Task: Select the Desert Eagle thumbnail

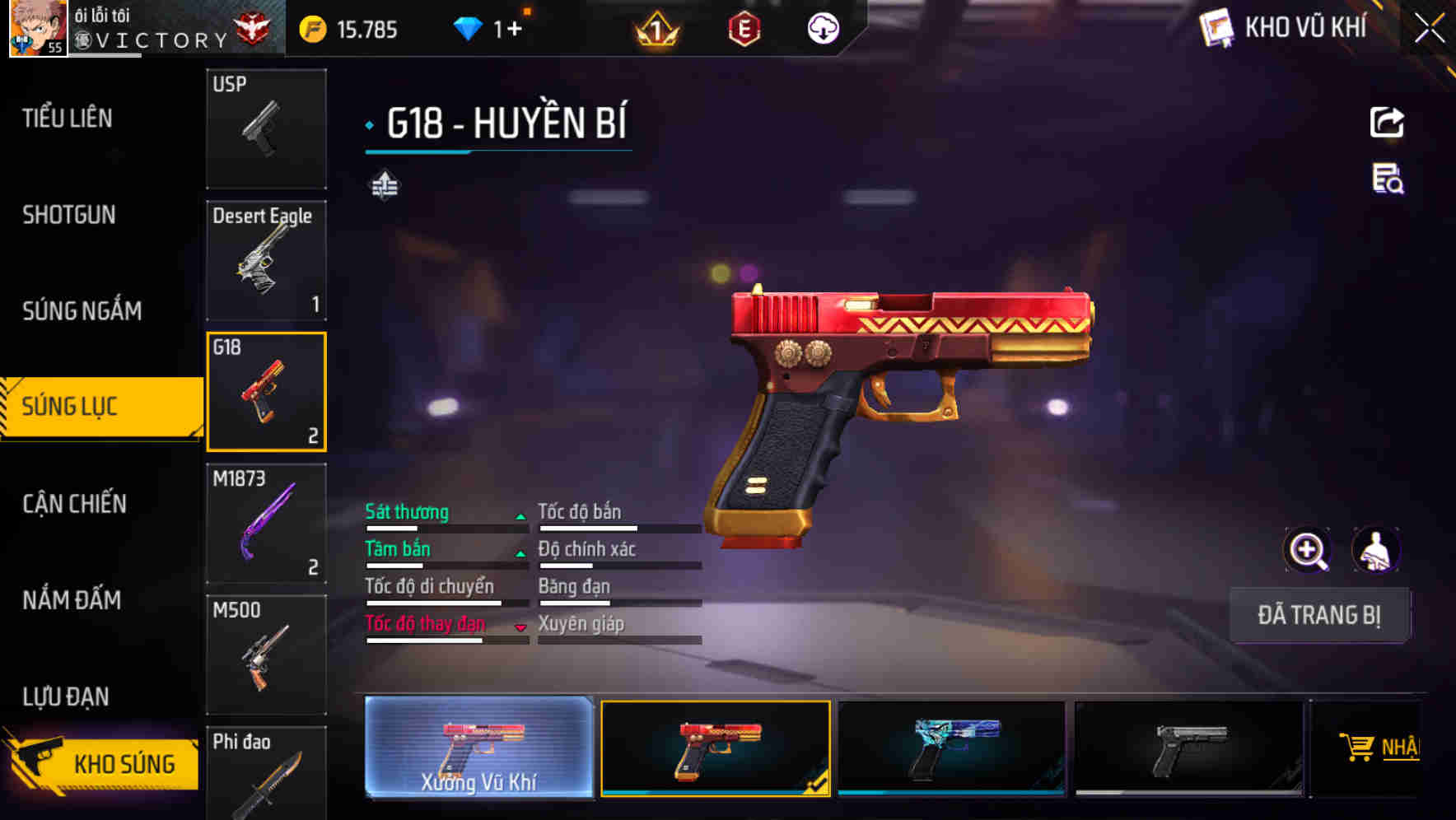Action: [266, 259]
